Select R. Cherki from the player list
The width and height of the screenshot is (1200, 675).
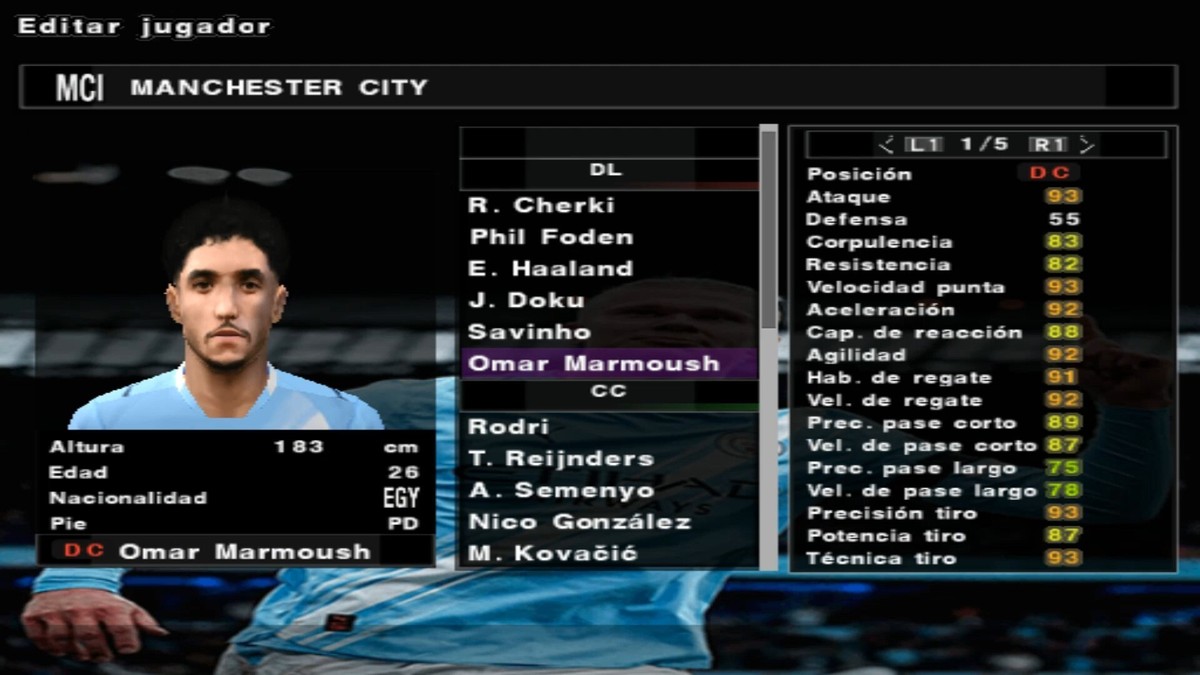click(x=542, y=206)
